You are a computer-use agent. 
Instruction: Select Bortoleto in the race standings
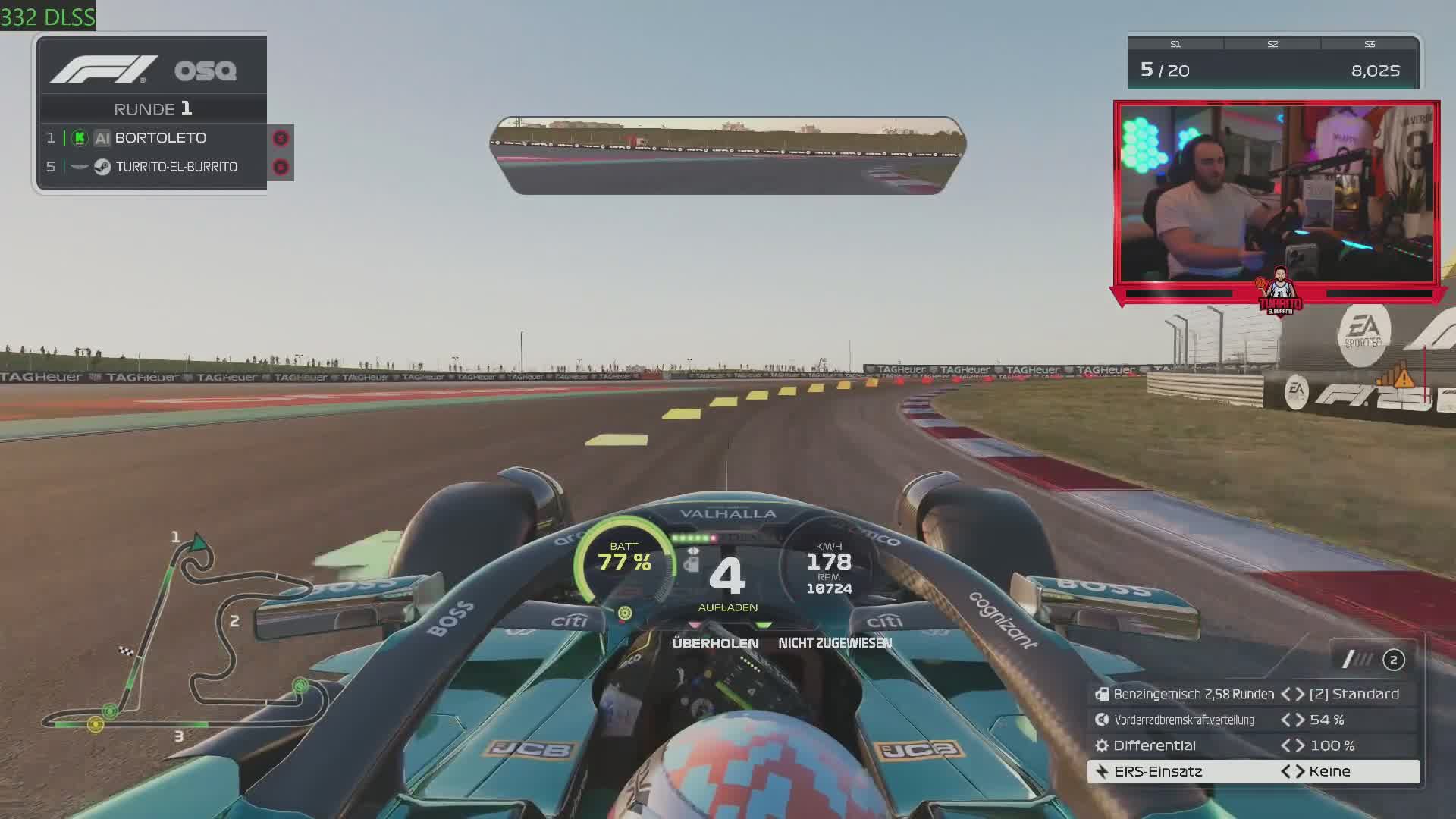[160, 138]
